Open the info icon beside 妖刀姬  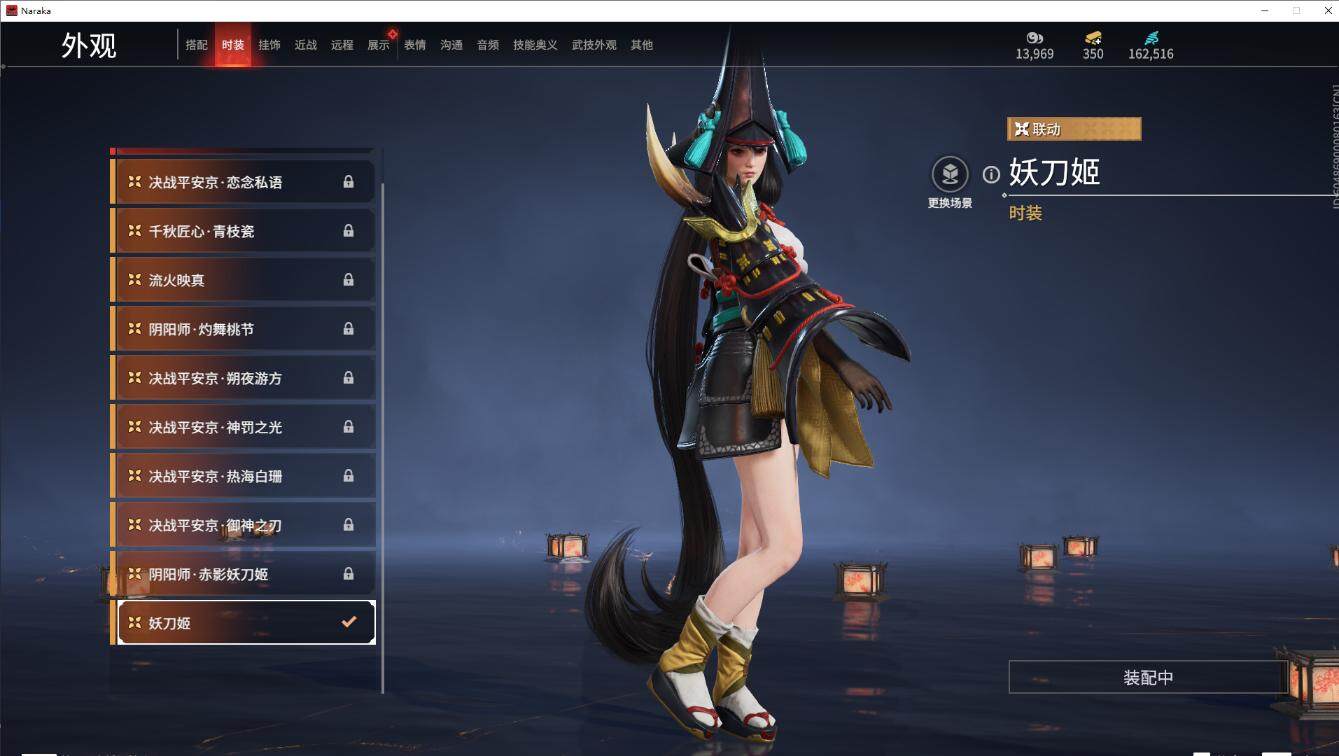click(991, 175)
